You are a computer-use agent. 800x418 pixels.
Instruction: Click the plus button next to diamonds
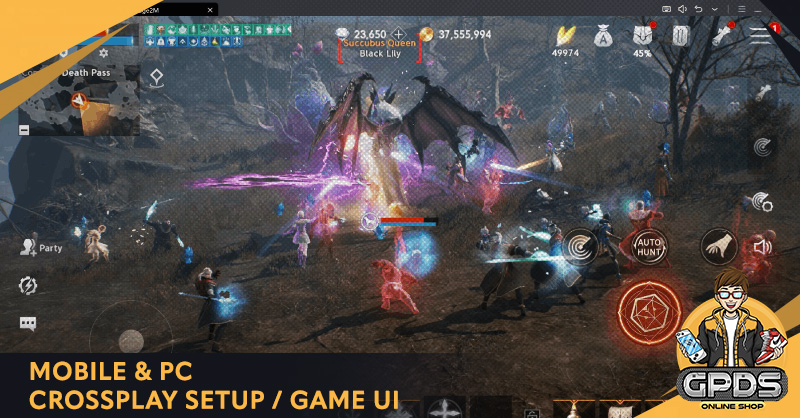(400, 34)
